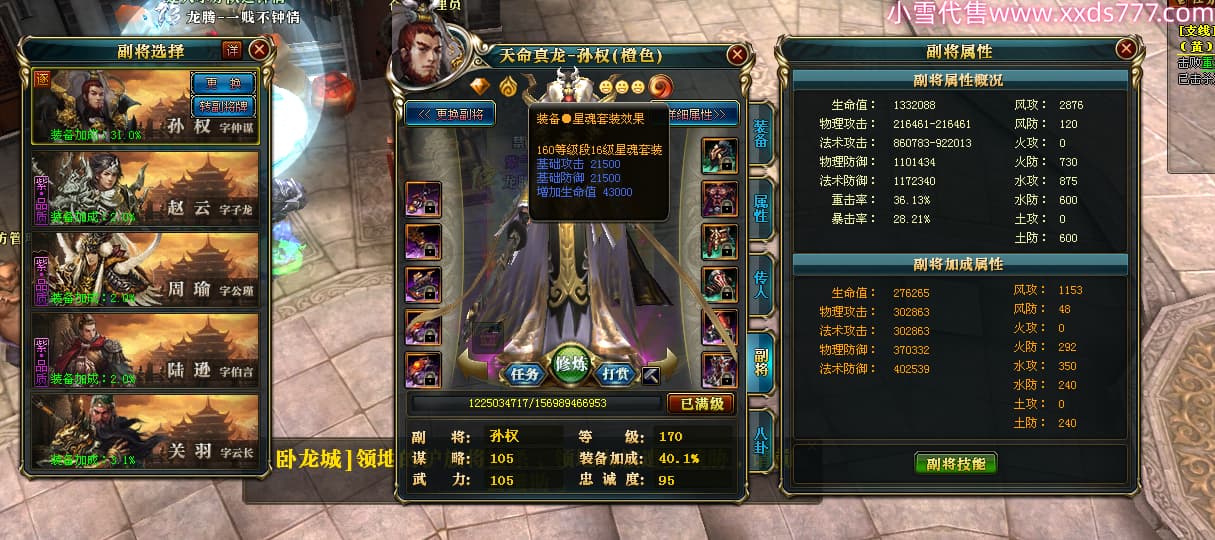Click the 任务 button
This screenshot has width=1215, height=540.
pos(525,373)
